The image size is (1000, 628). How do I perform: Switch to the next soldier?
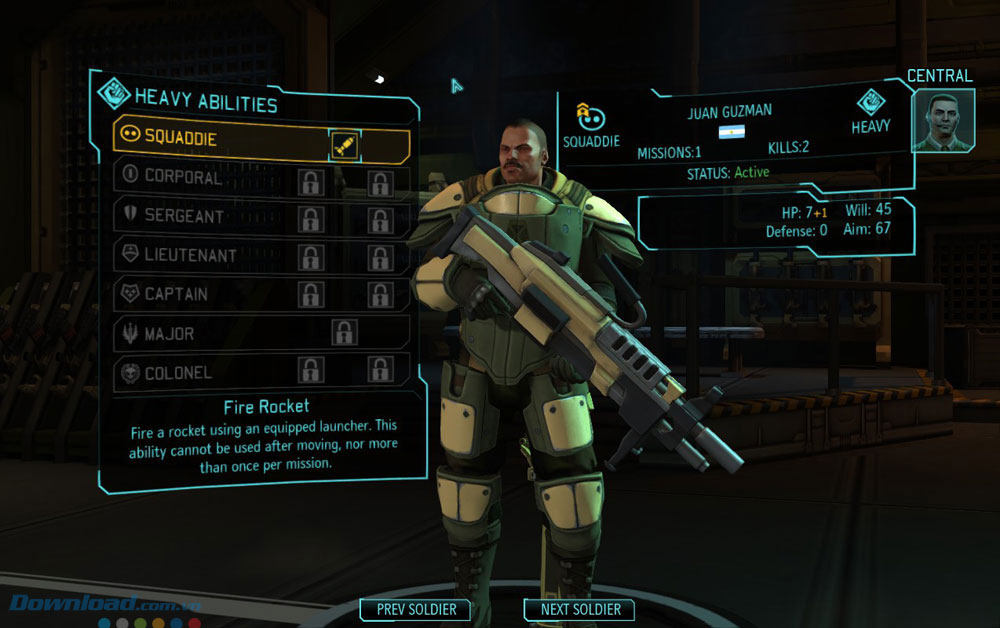[x=580, y=609]
